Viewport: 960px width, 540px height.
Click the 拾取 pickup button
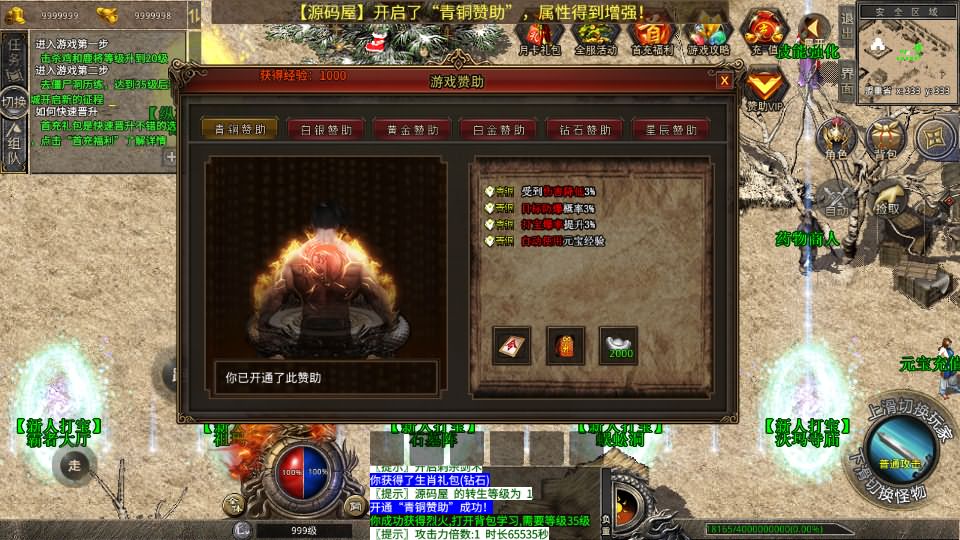click(x=887, y=201)
